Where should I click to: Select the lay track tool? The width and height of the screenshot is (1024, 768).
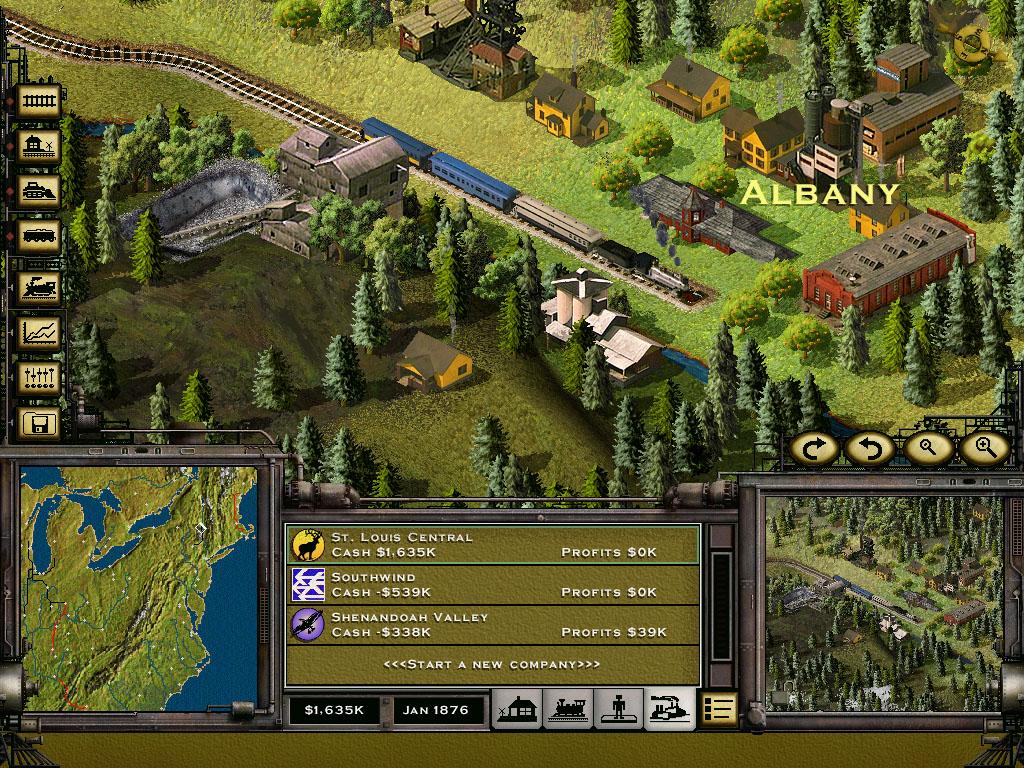(x=40, y=100)
